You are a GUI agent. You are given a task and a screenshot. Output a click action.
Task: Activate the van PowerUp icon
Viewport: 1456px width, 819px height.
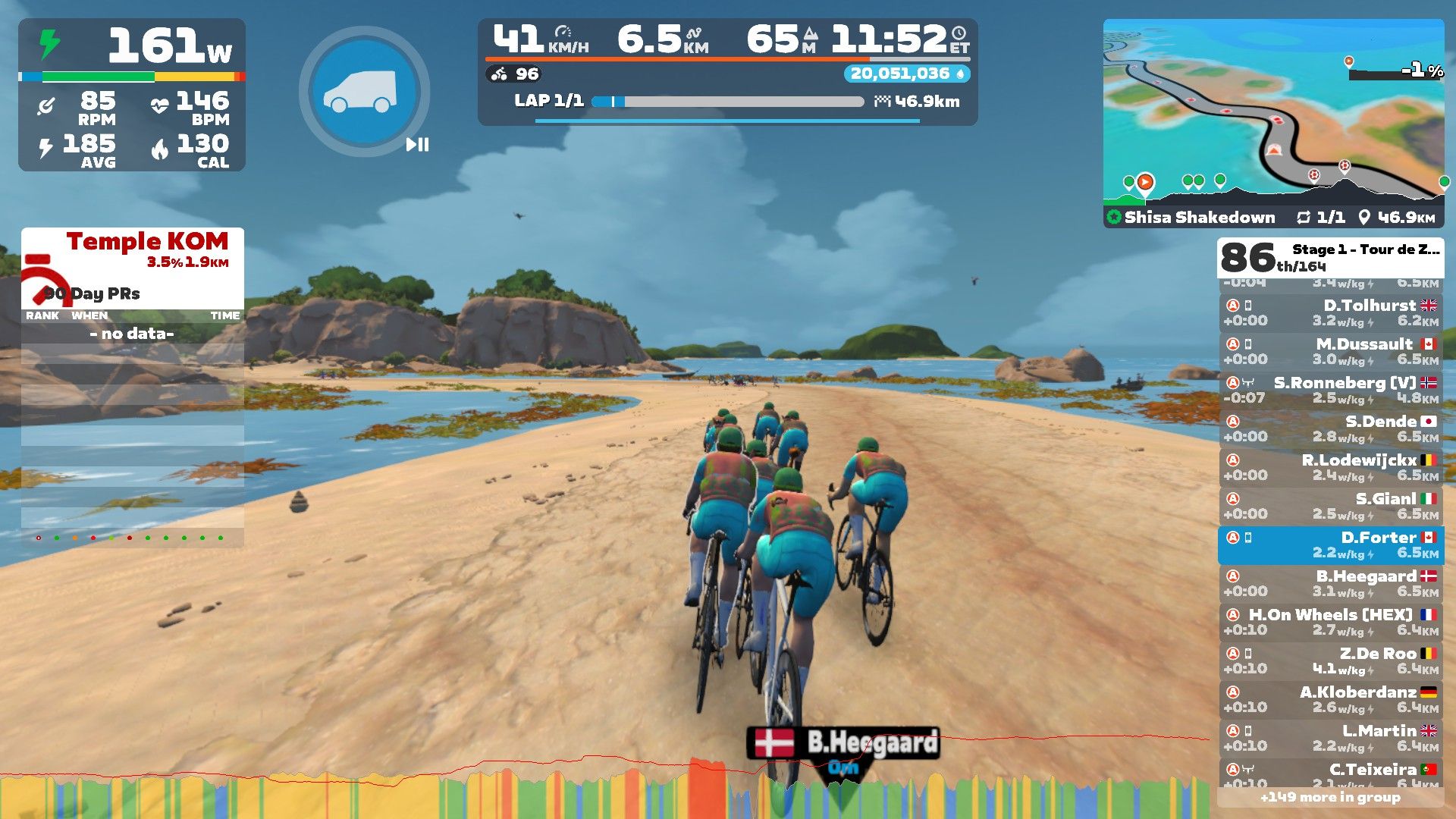(x=364, y=92)
